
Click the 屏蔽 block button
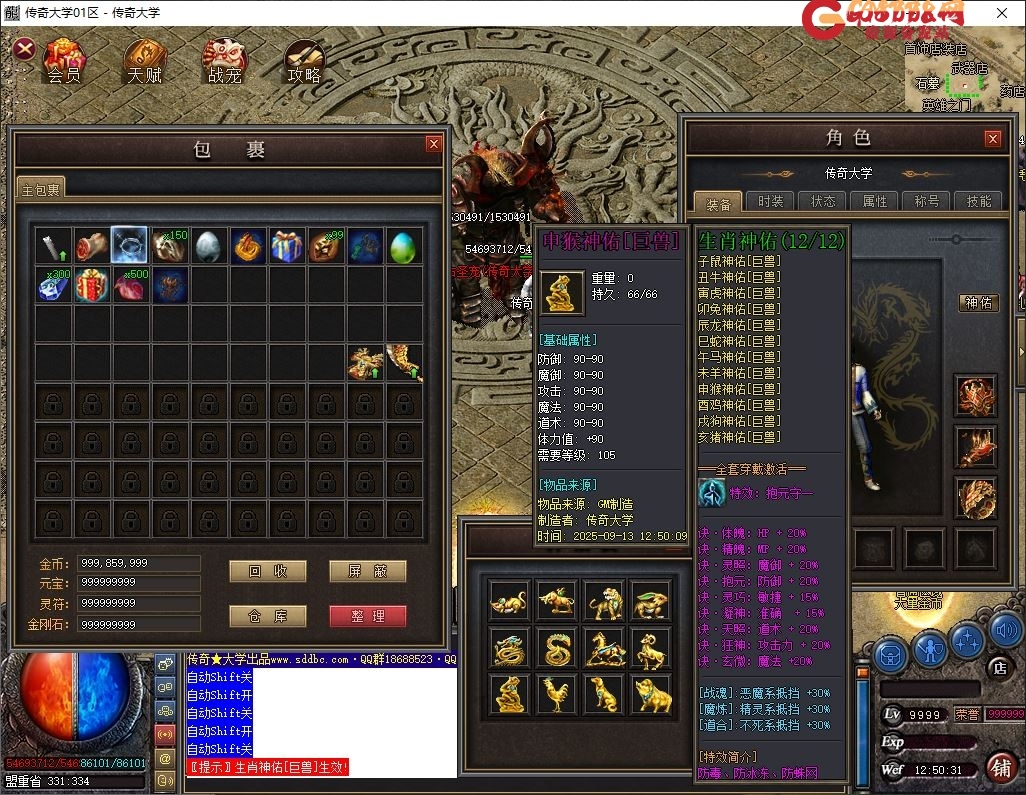pos(367,571)
